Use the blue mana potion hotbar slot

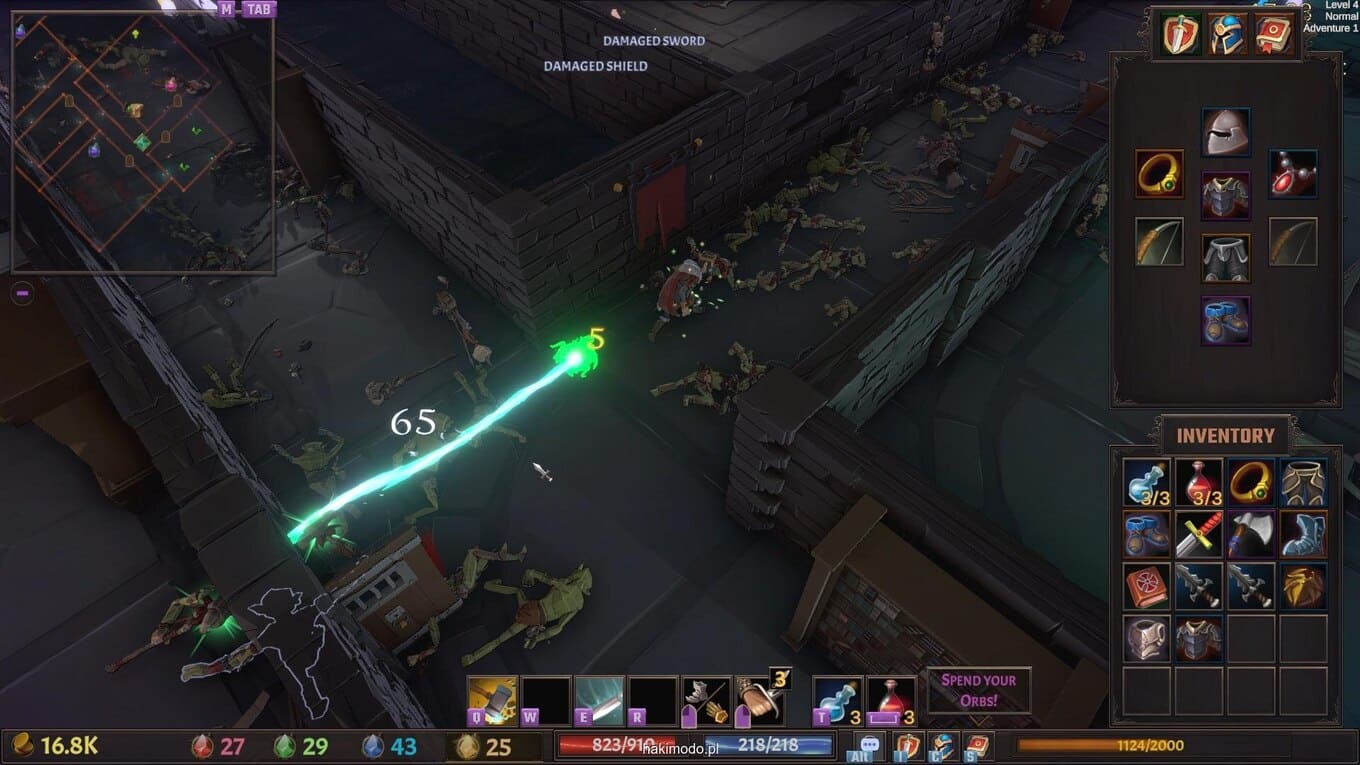click(836, 700)
